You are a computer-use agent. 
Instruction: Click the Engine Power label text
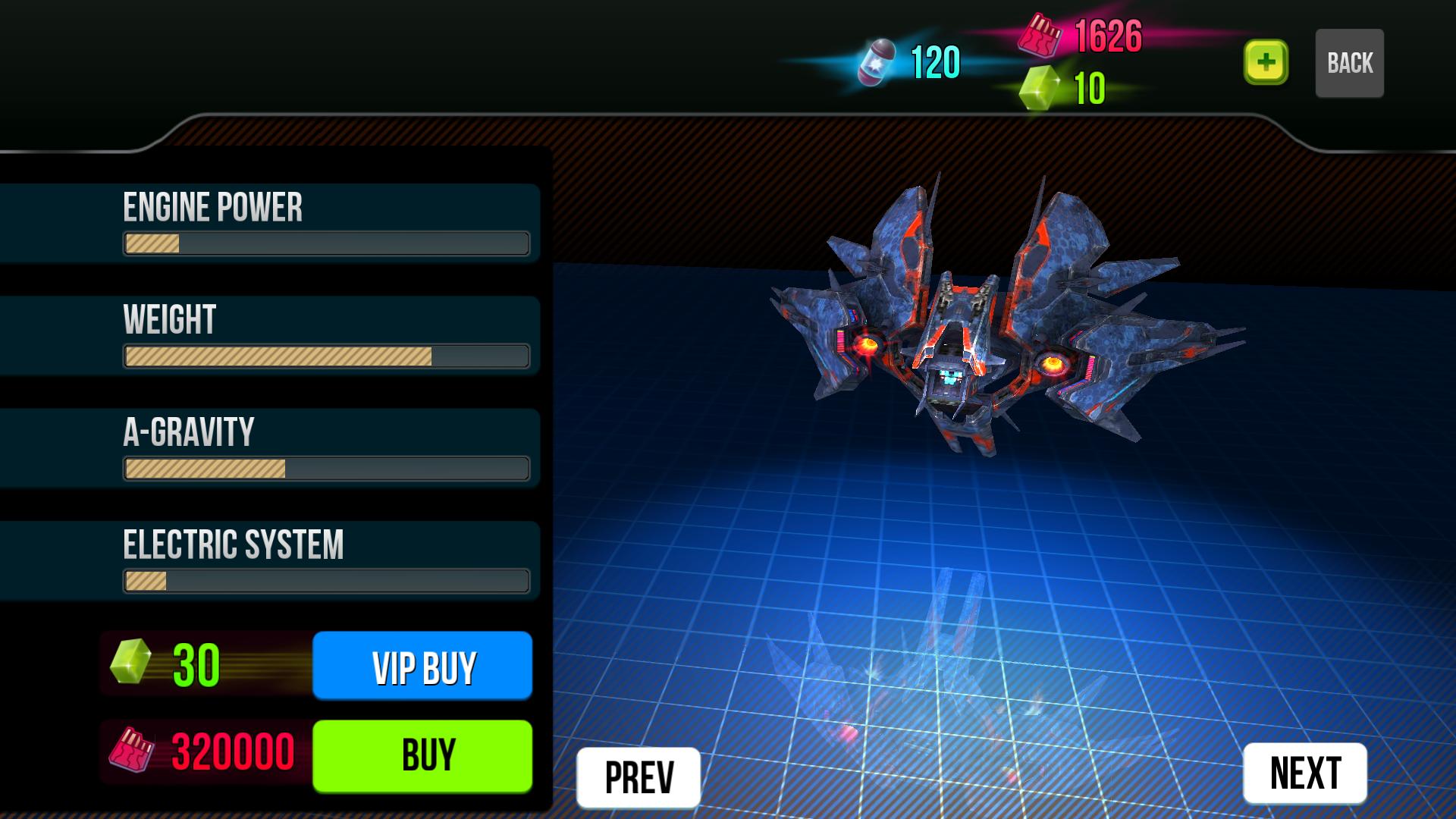coord(215,206)
